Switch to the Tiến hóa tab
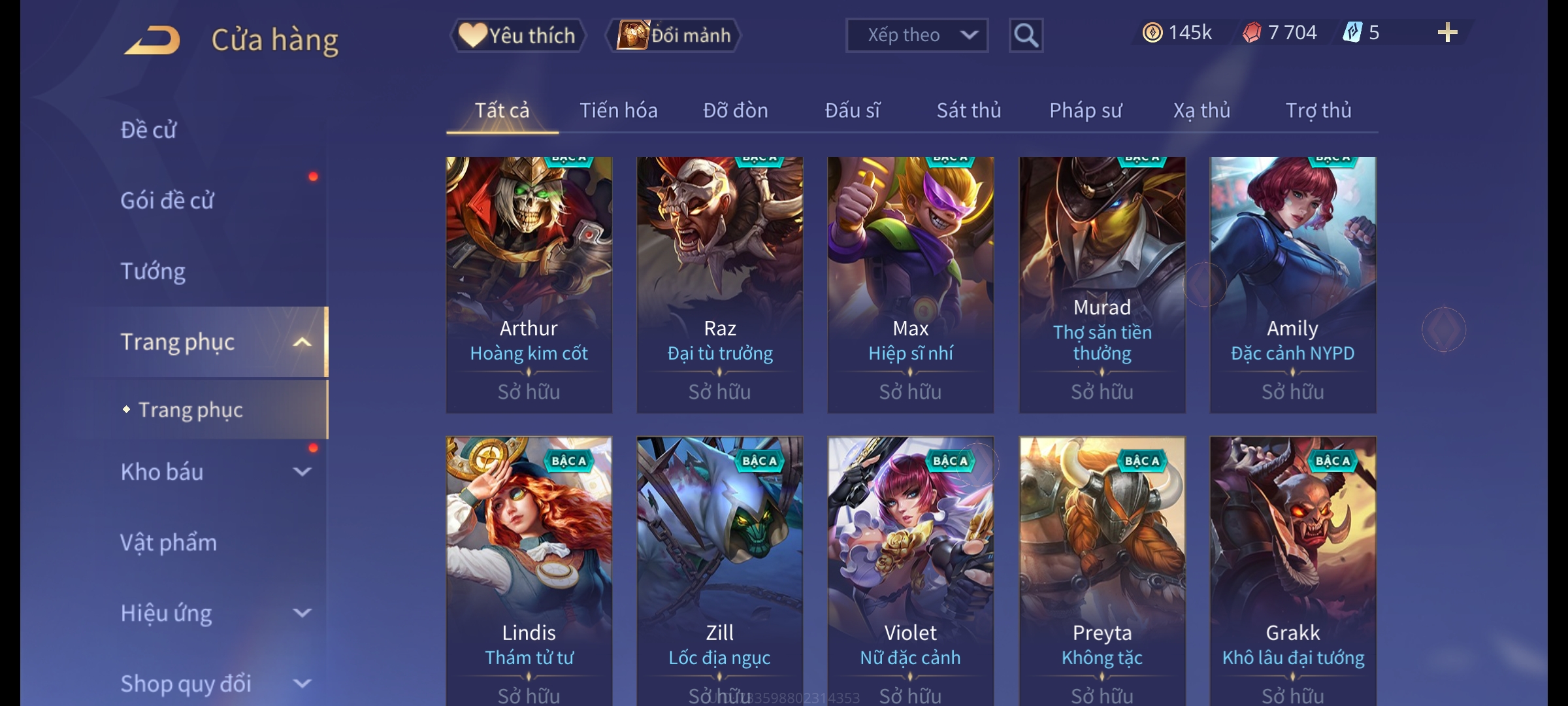Image resolution: width=1568 pixels, height=706 pixels. tap(618, 110)
